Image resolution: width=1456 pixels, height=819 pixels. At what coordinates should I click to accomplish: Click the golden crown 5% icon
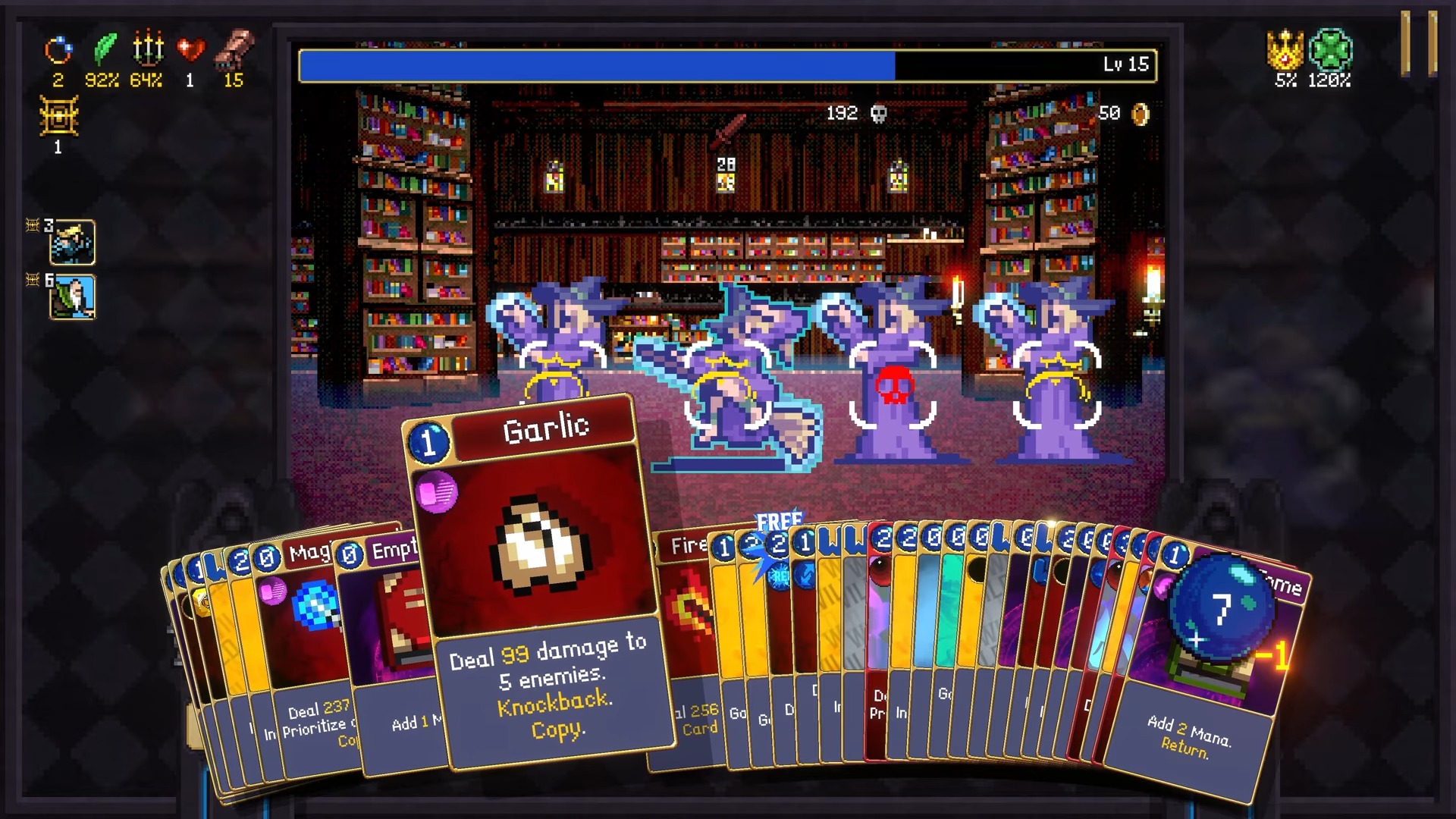(x=1283, y=50)
